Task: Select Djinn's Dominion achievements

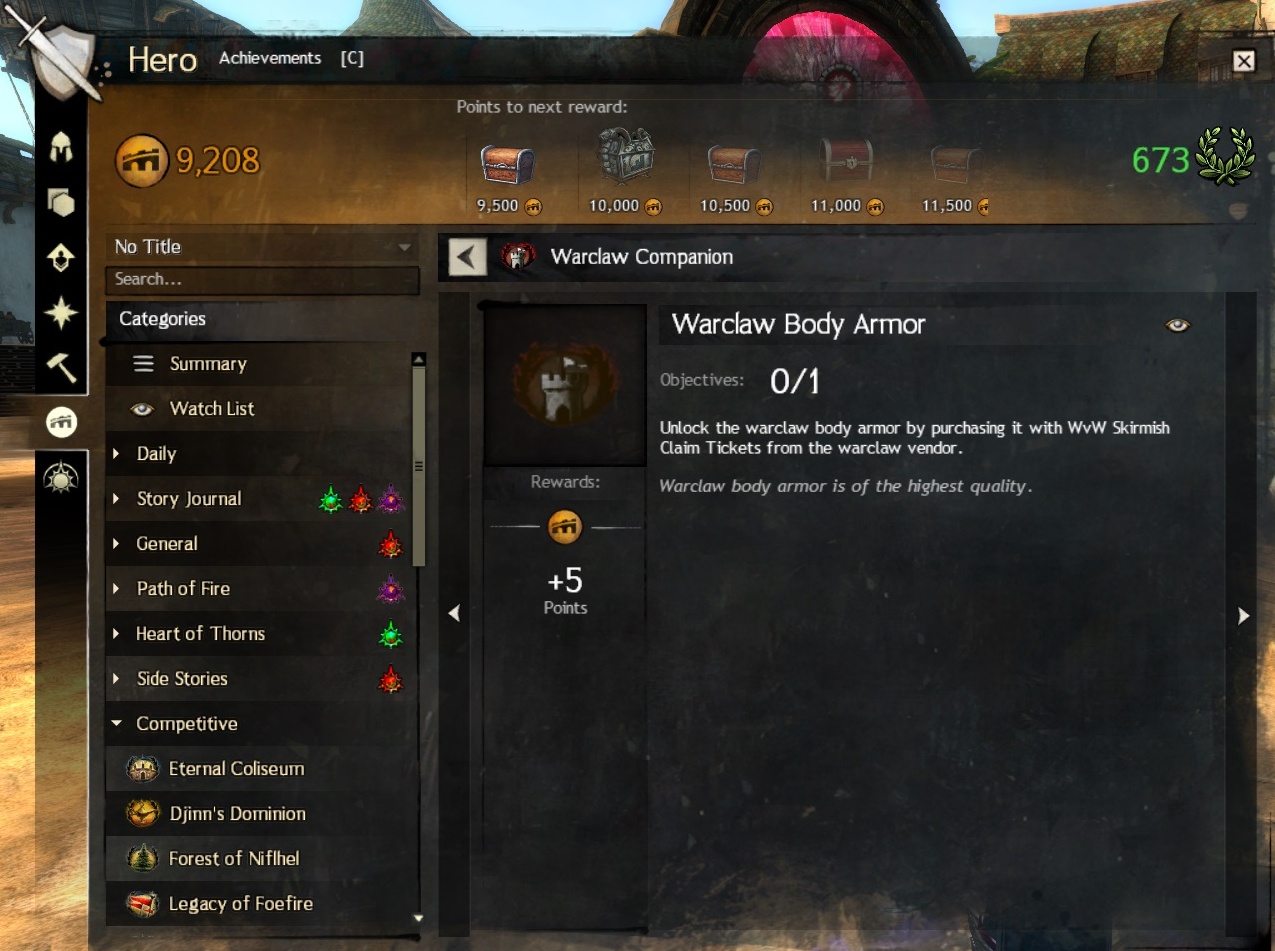Action: 237,814
